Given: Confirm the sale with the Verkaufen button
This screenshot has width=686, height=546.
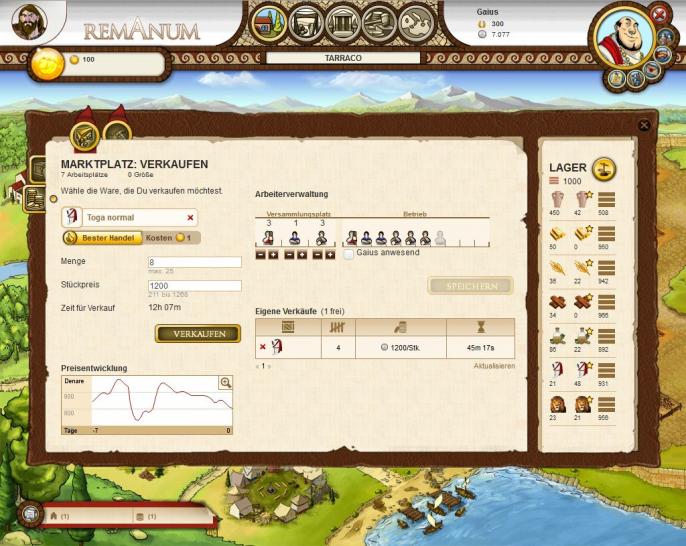Looking at the screenshot, I should [198, 333].
